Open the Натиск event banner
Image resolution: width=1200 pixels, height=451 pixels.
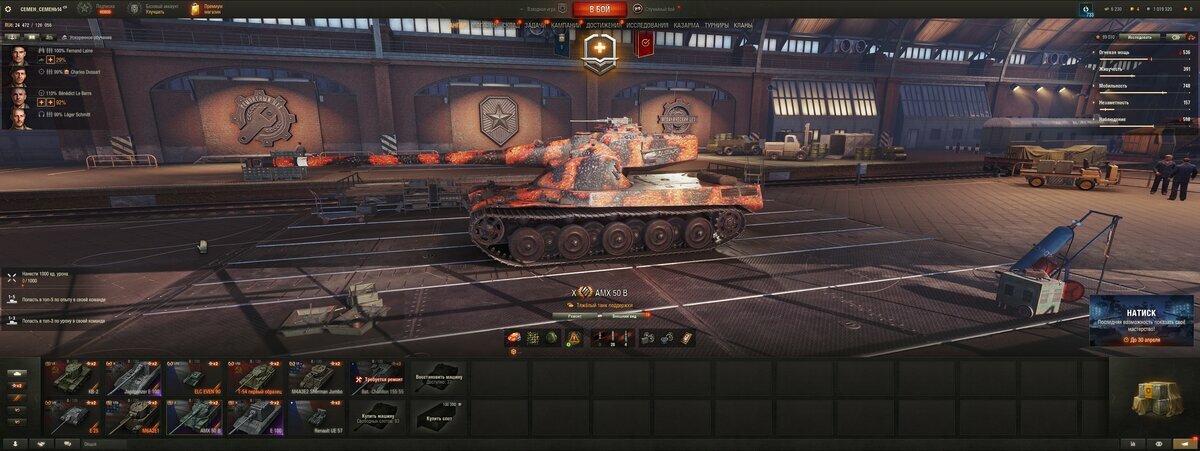pyautogui.click(x=1140, y=320)
